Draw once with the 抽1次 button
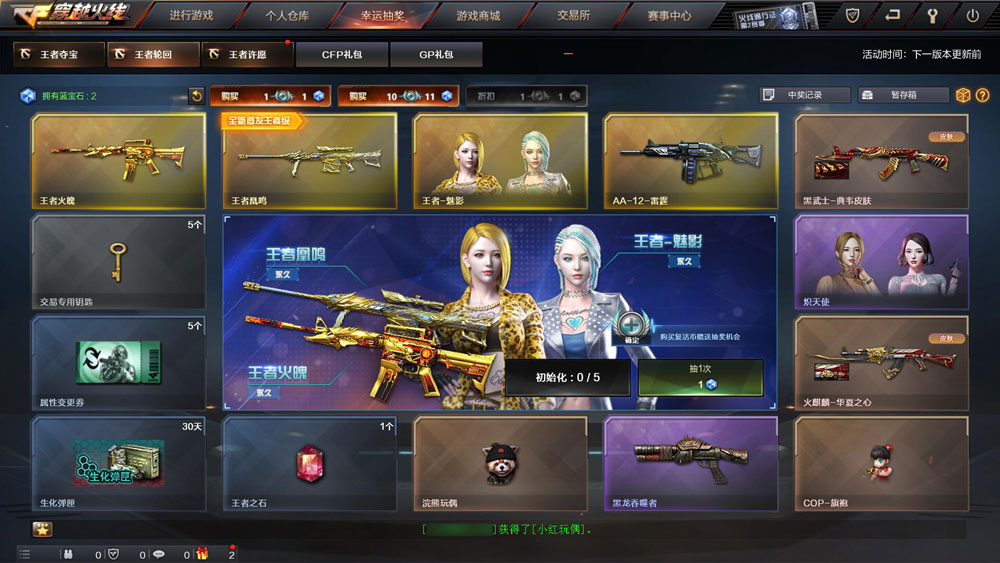 (x=700, y=377)
